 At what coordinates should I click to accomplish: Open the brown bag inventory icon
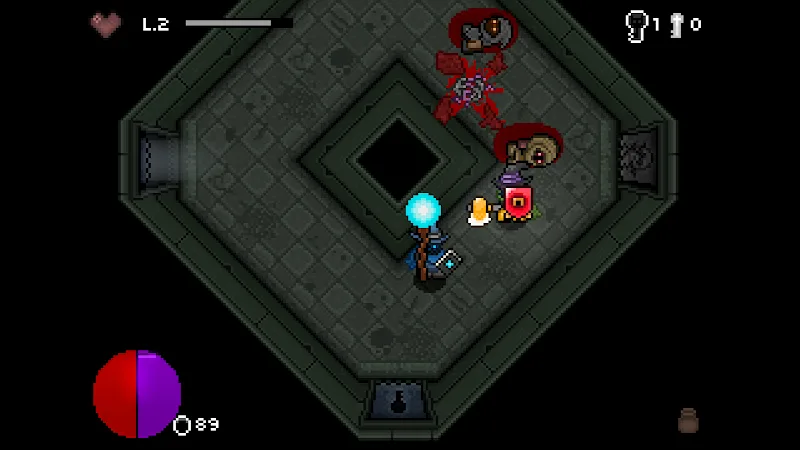pos(687,420)
